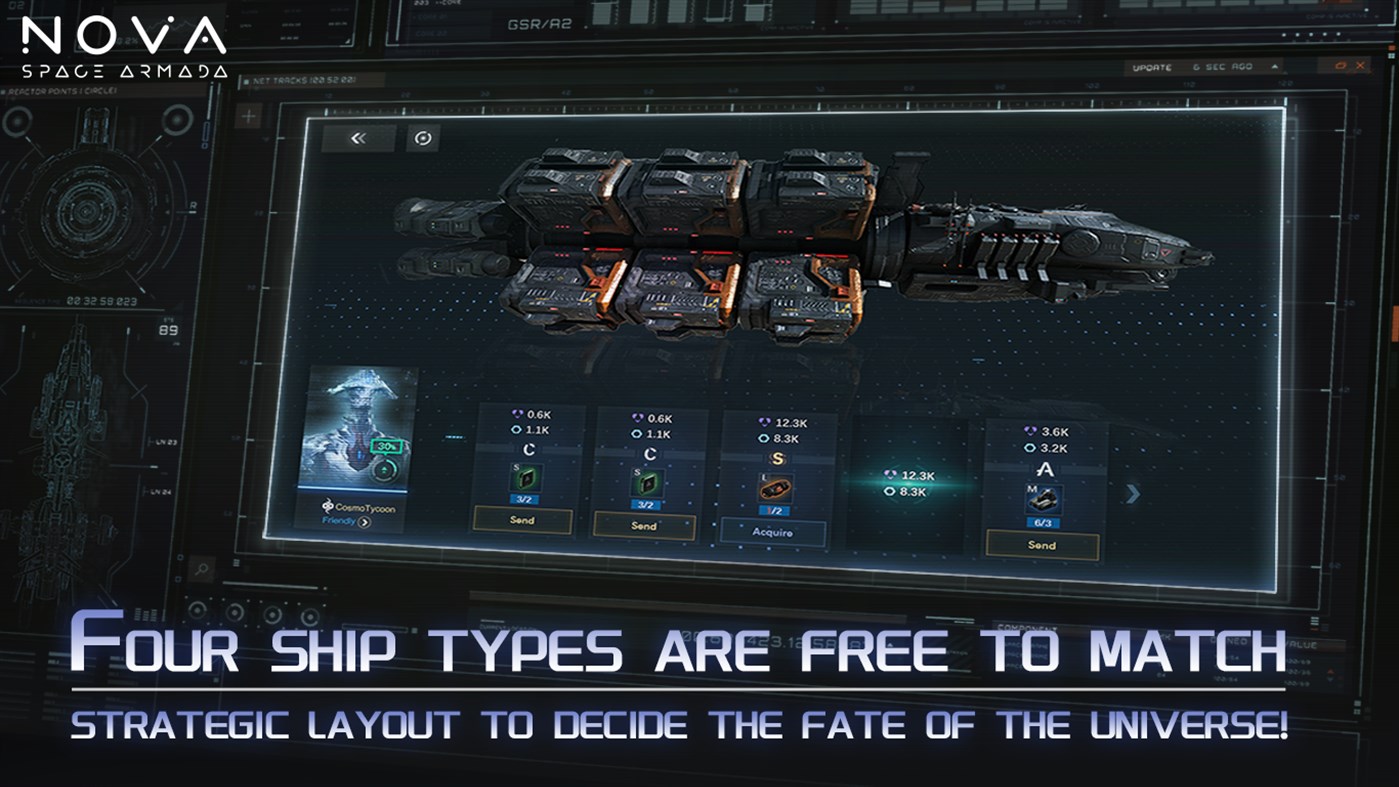Open the next cards page with right chevron
1399x787 pixels.
[x=1132, y=494]
